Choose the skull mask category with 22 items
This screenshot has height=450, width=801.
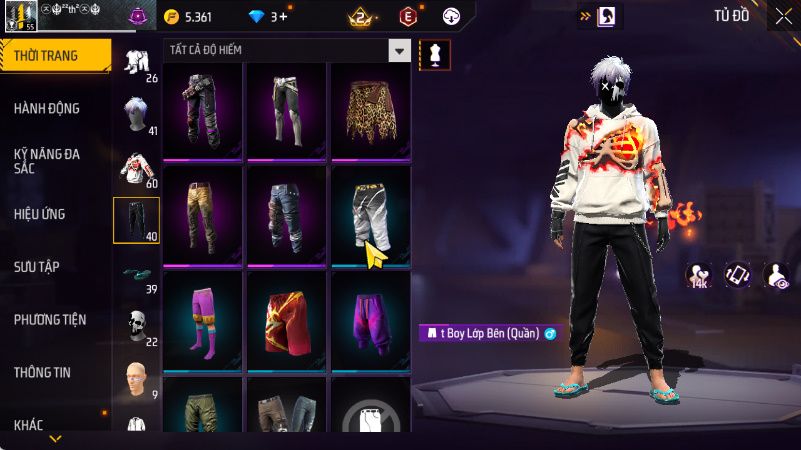tap(136, 326)
